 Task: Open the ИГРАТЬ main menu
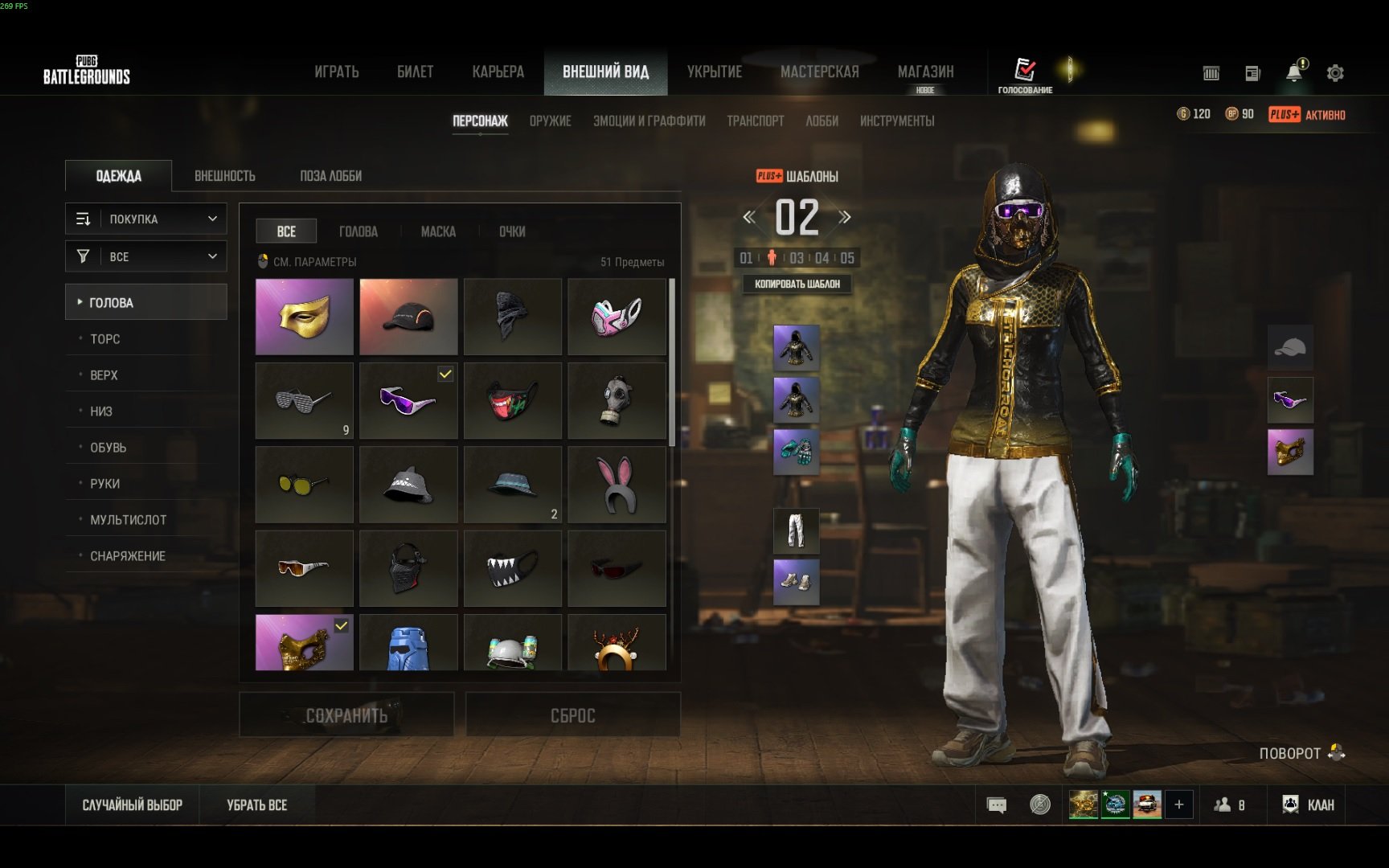(x=336, y=72)
